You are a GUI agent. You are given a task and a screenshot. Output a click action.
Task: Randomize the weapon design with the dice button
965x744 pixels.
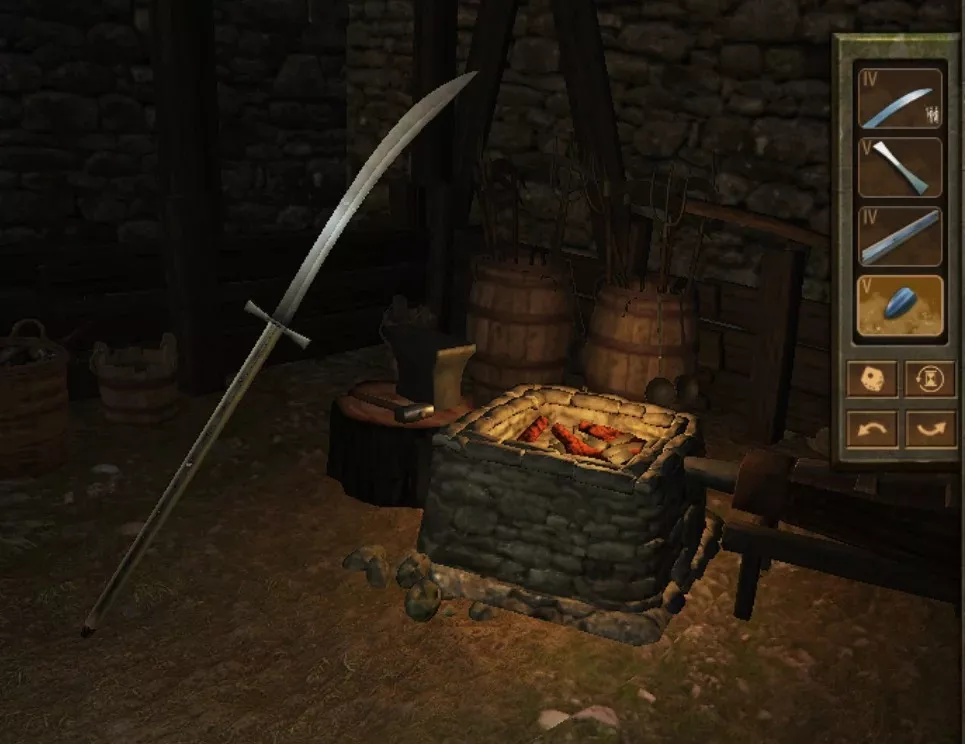pyautogui.click(x=871, y=379)
